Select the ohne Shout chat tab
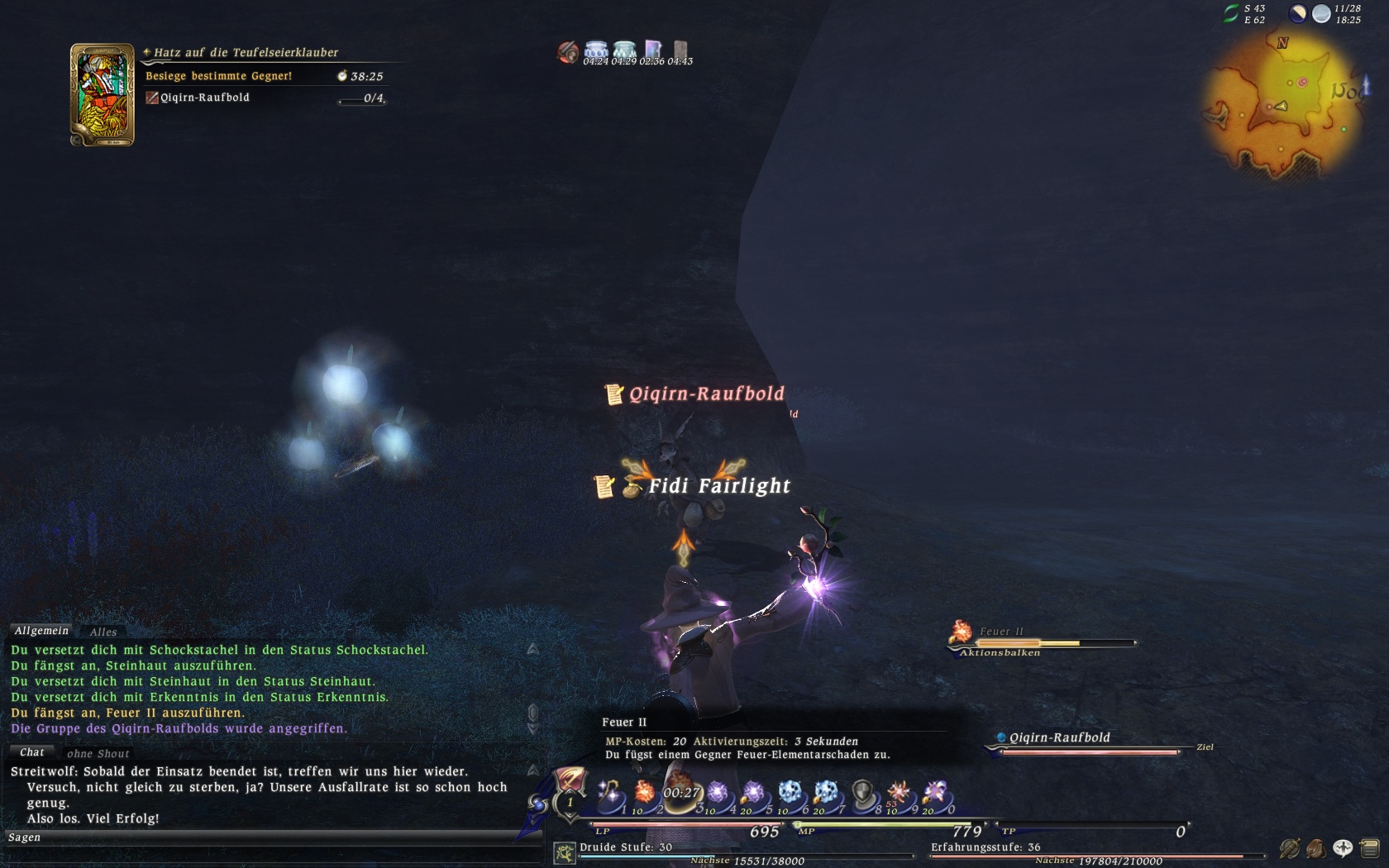 pos(98,753)
